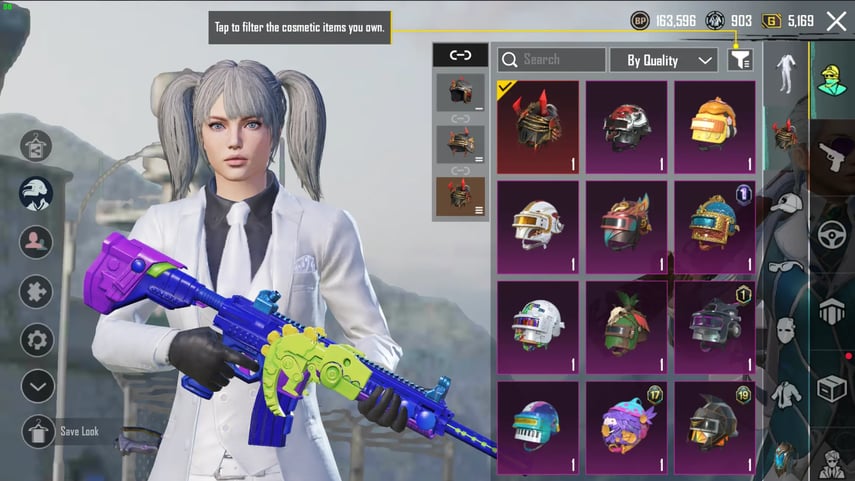Select the white helmet with yellow visor
Image resolution: width=855 pixels, height=481 pixels.
pos(538,226)
